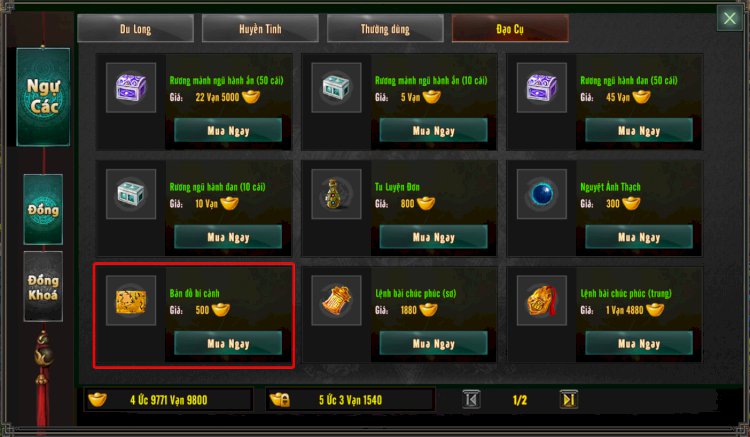Click Mua Ngay for Tu Luyện Đơn
This screenshot has width=750, height=437.
coord(433,237)
